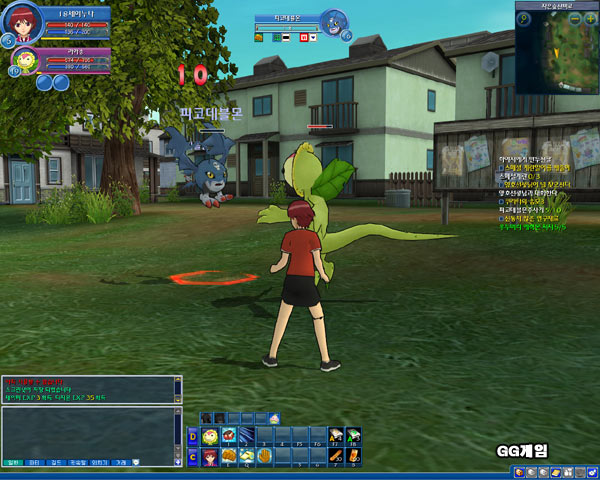Activate the C row hotbar toggle

[x=192, y=456]
